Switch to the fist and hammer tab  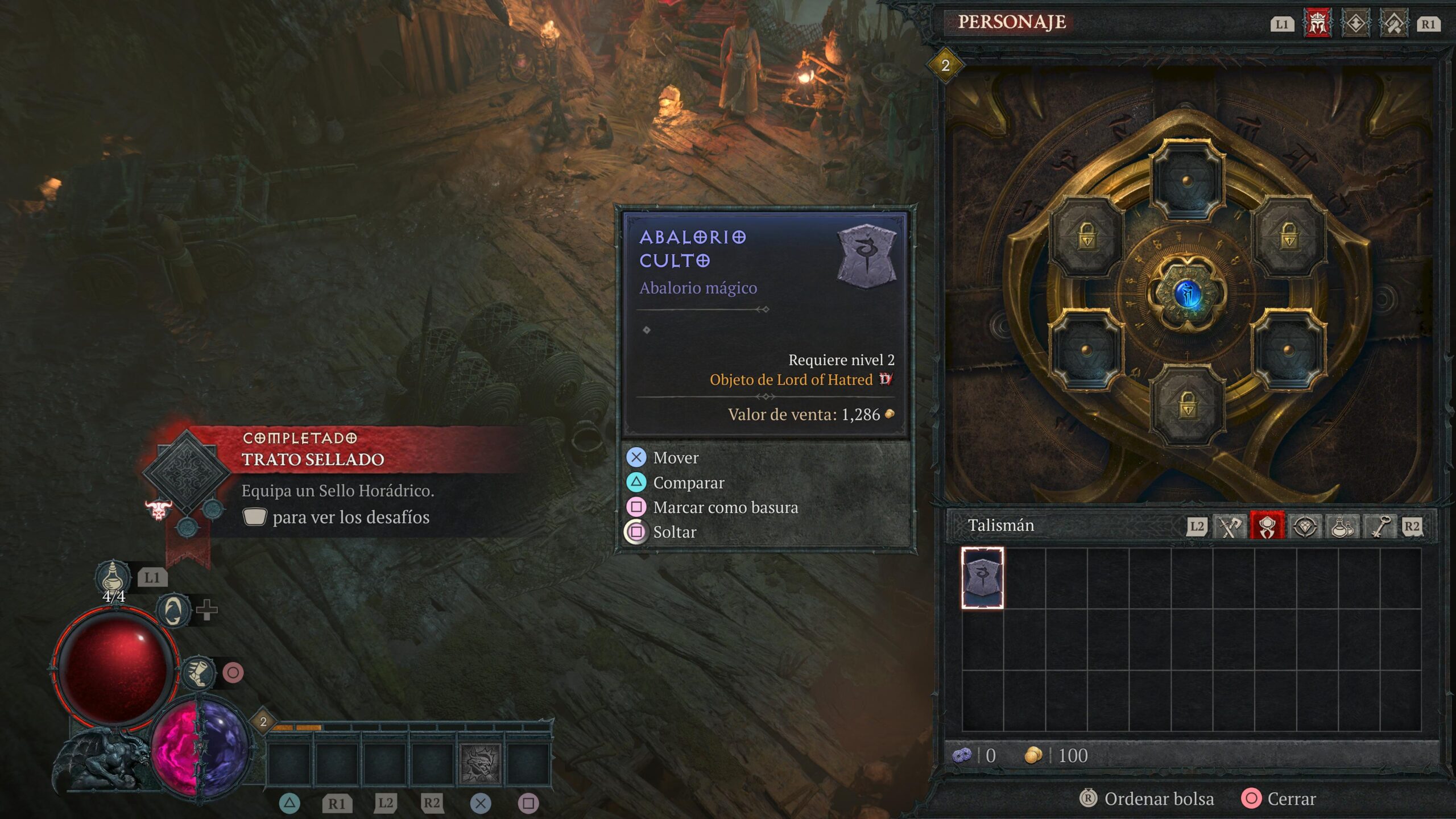click(1393, 24)
